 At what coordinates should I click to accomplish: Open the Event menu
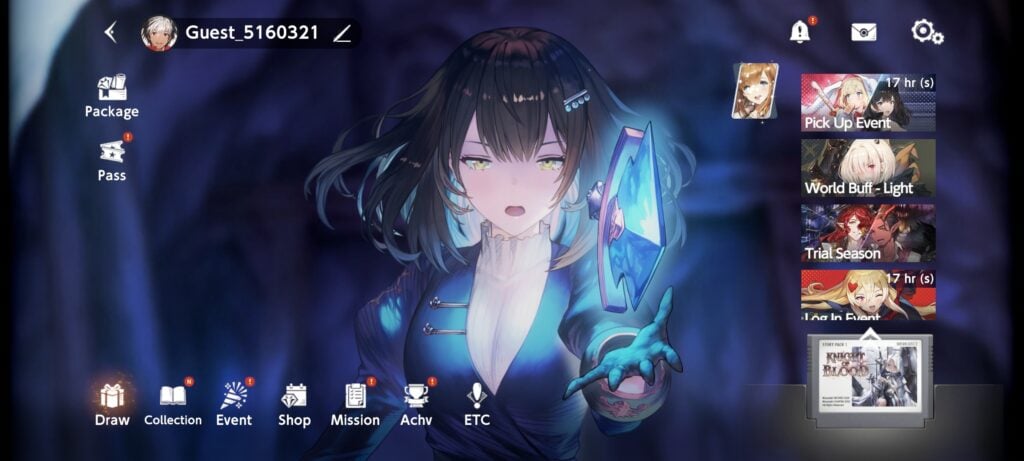point(234,404)
